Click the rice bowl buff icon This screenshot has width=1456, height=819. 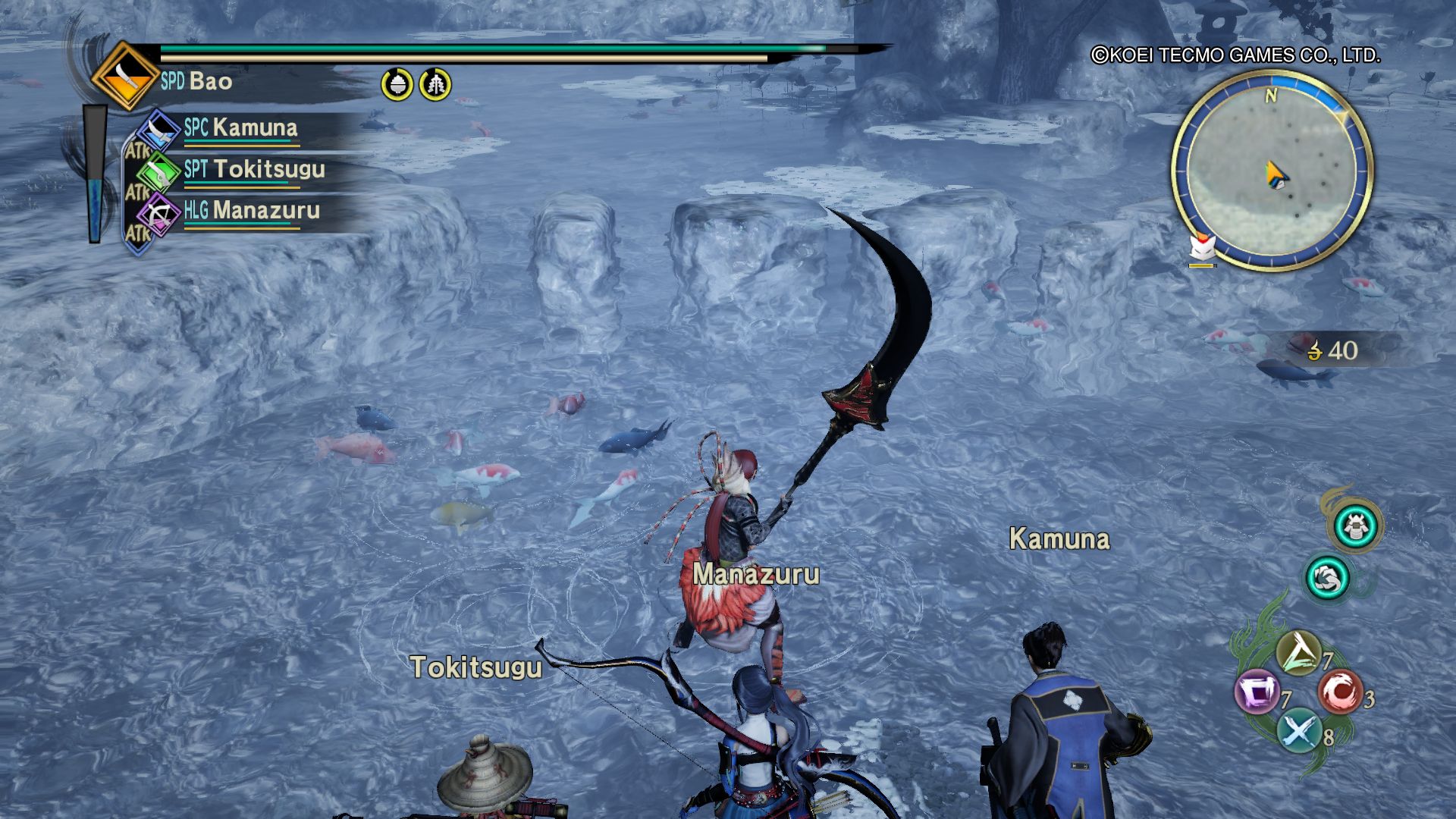tap(397, 83)
